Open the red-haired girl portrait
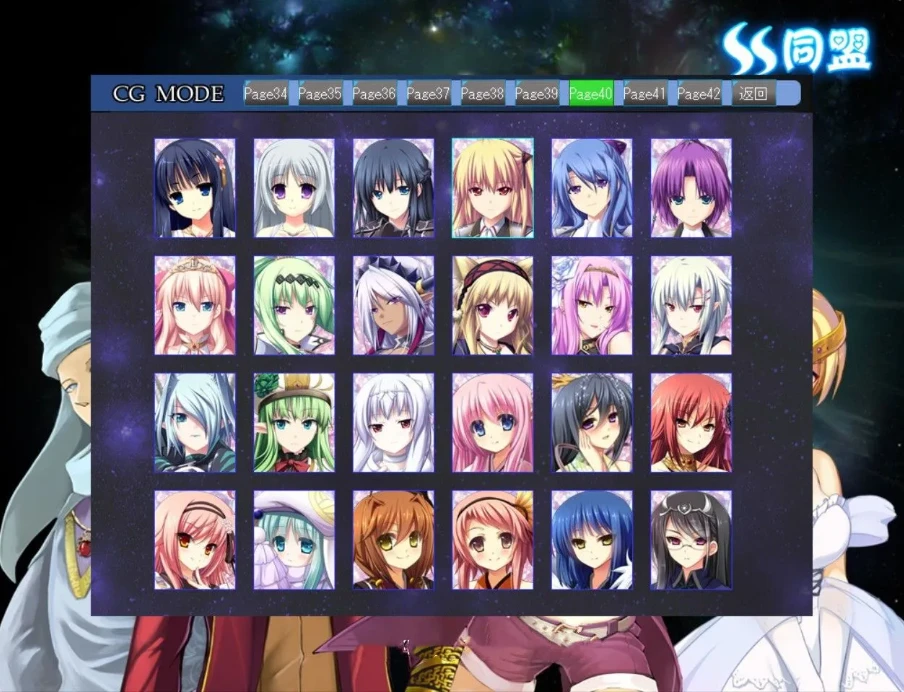Screen dimensions: 904x692 [x=691, y=423]
